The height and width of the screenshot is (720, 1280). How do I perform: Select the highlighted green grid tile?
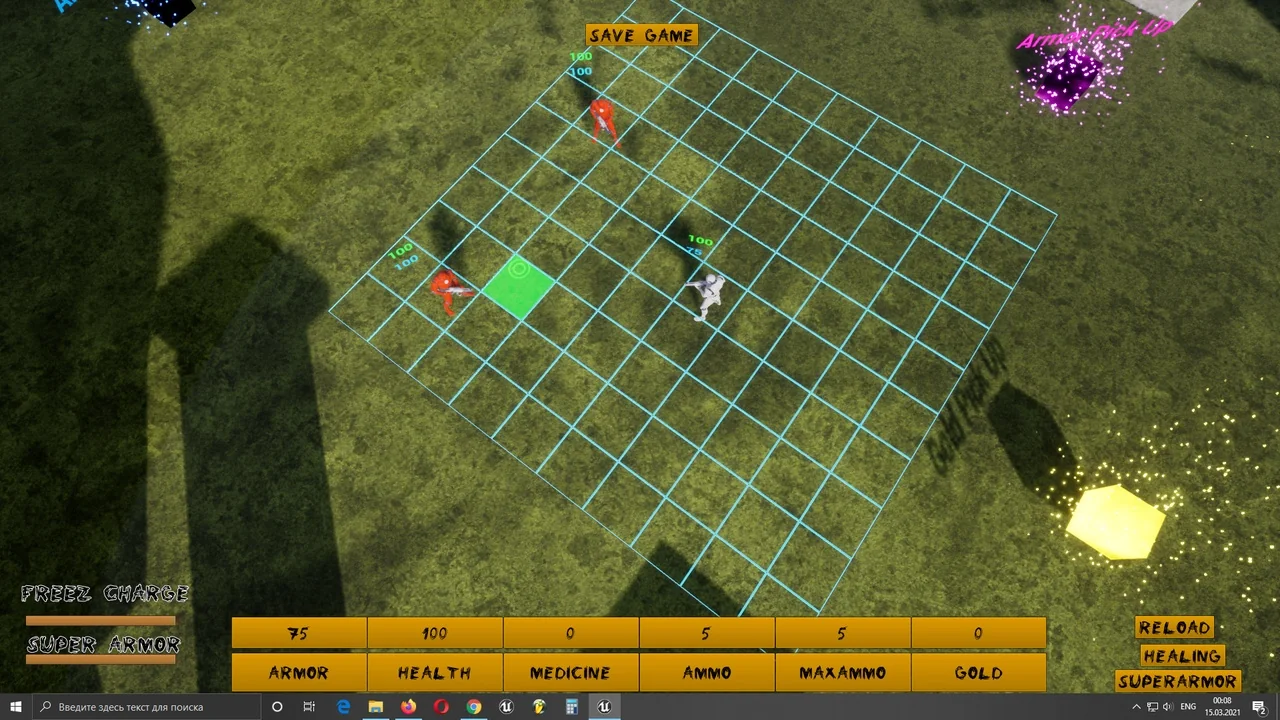click(520, 287)
